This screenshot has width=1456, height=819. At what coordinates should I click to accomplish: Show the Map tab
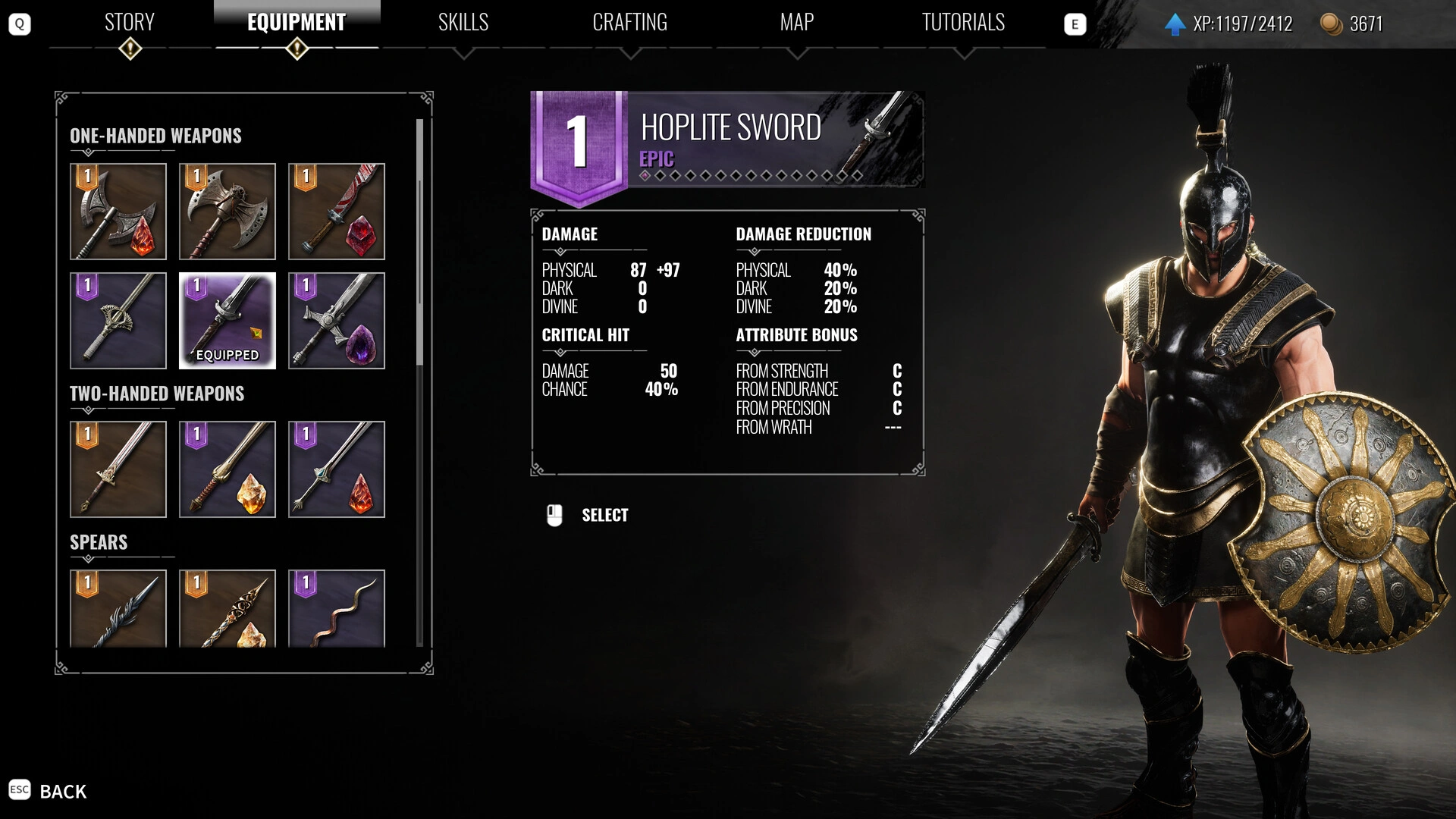point(796,23)
